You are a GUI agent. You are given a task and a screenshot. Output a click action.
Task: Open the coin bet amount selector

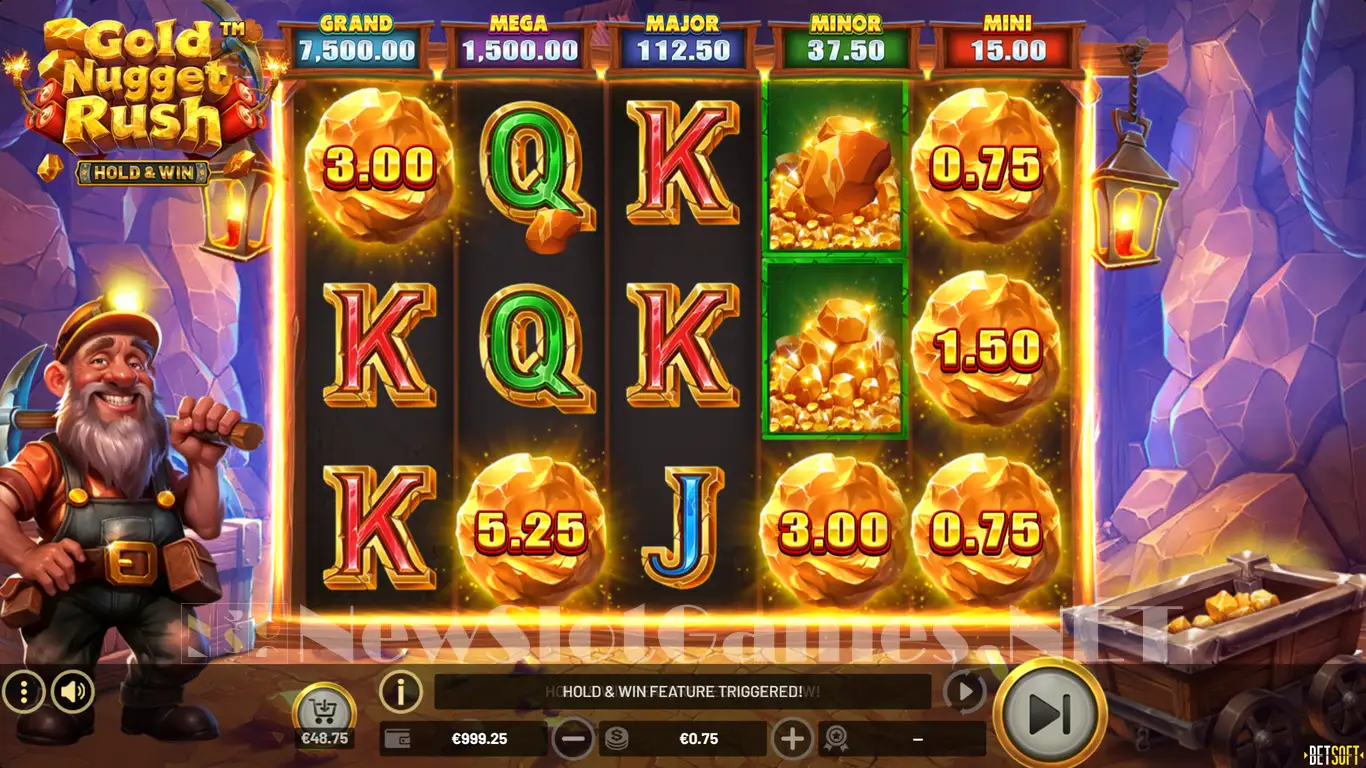[x=683, y=739]
